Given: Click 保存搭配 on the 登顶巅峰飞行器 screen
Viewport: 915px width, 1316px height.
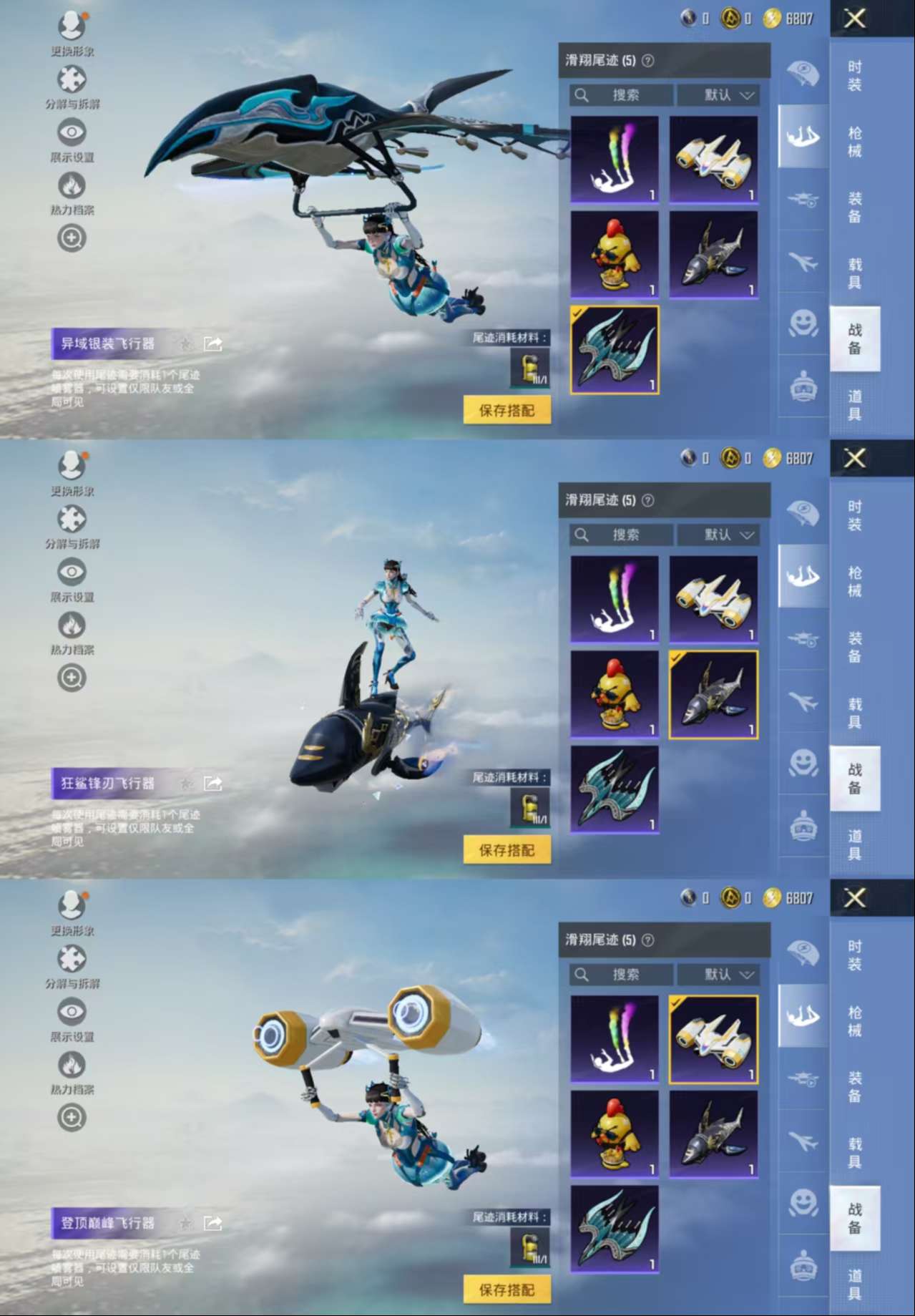Looking at the screenshot, I should coord(507,1290).
